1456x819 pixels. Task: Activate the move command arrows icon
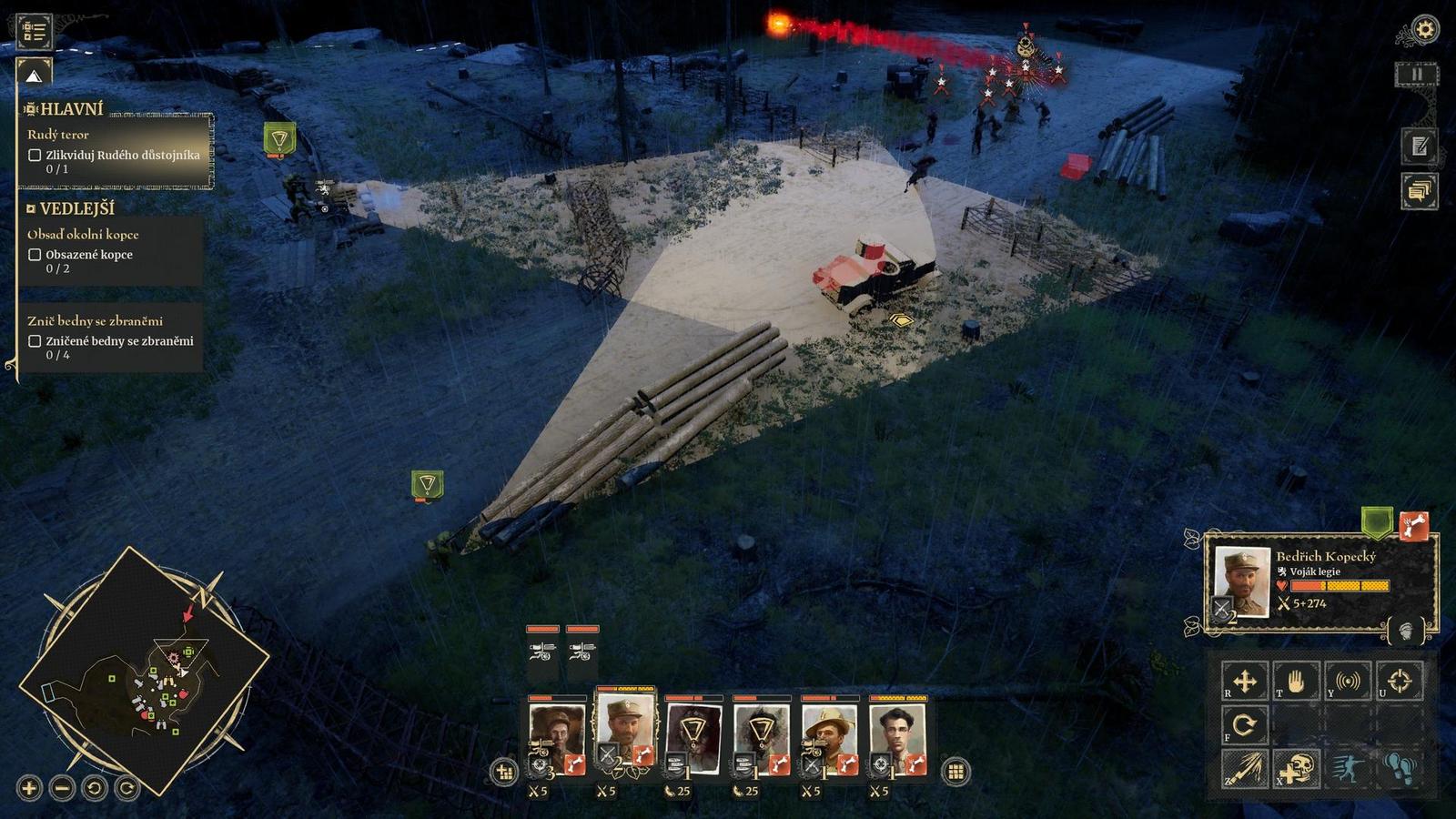[1244, 681]
